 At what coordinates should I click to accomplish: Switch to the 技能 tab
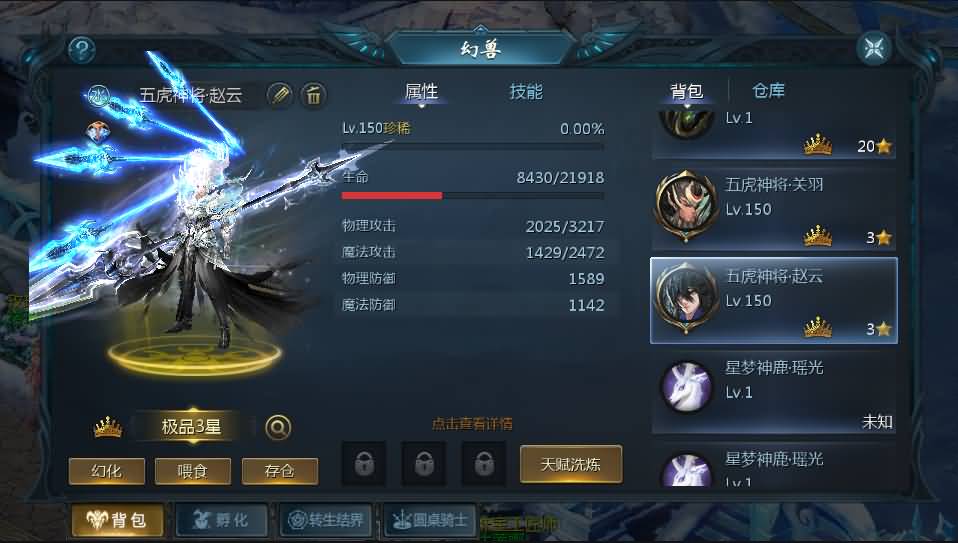(x=526, y=92)
